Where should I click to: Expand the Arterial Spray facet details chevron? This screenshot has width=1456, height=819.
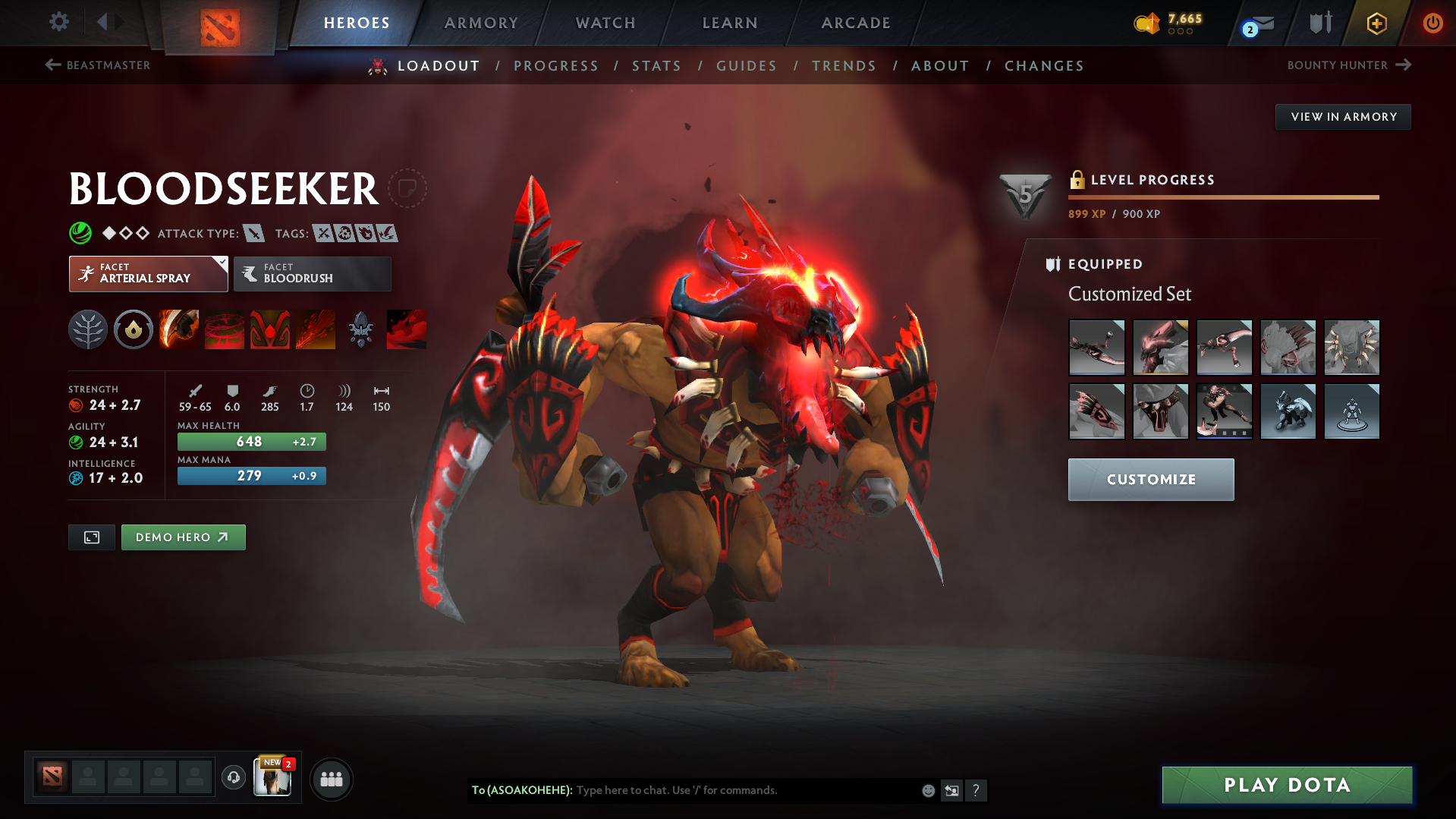[221, 262]
